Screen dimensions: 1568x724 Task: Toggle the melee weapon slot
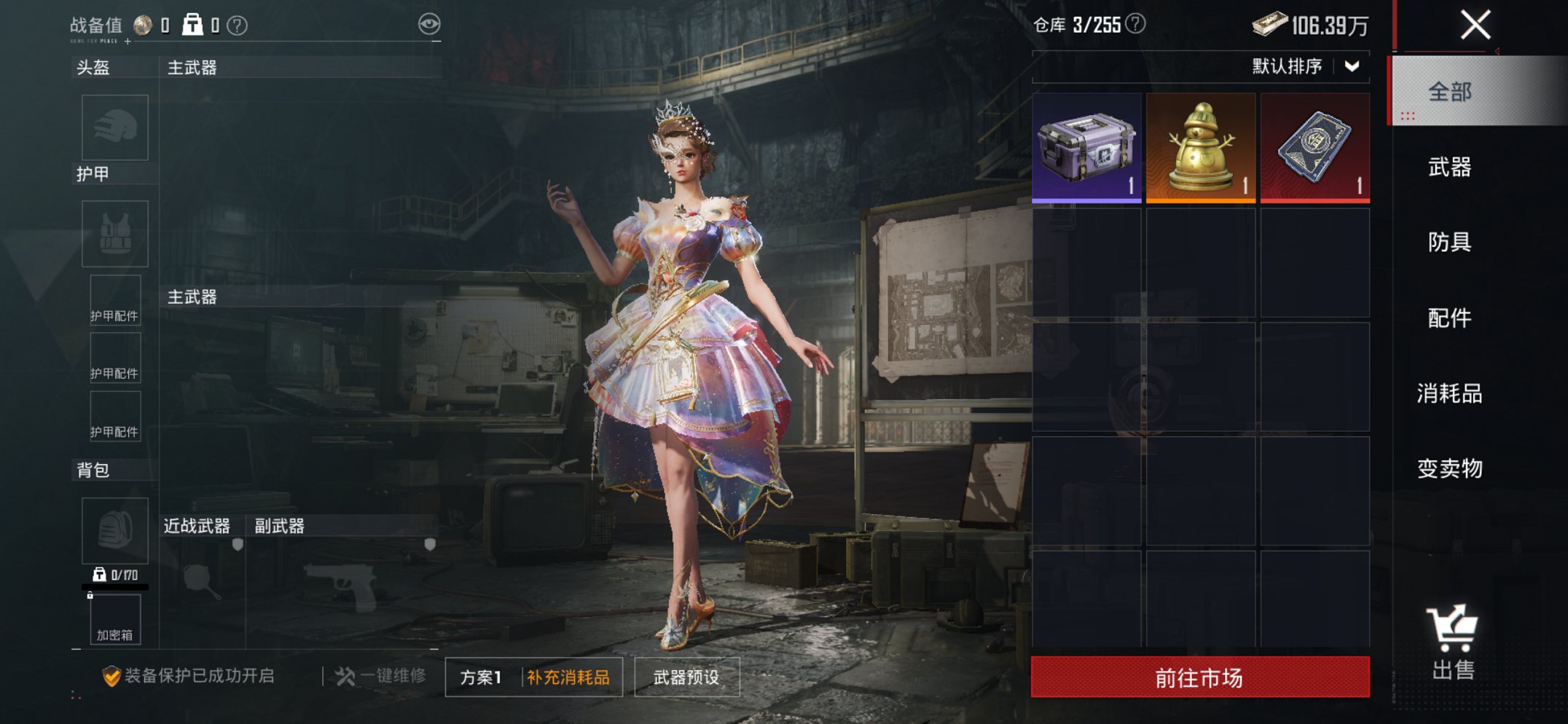tap(201, 582)
